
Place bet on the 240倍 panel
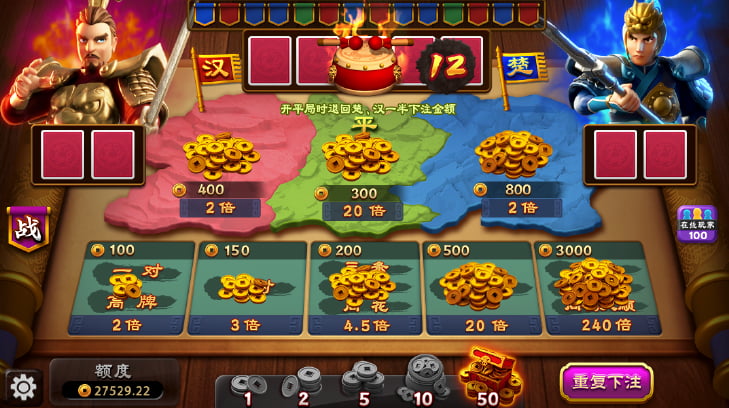[x=599, y=287]
